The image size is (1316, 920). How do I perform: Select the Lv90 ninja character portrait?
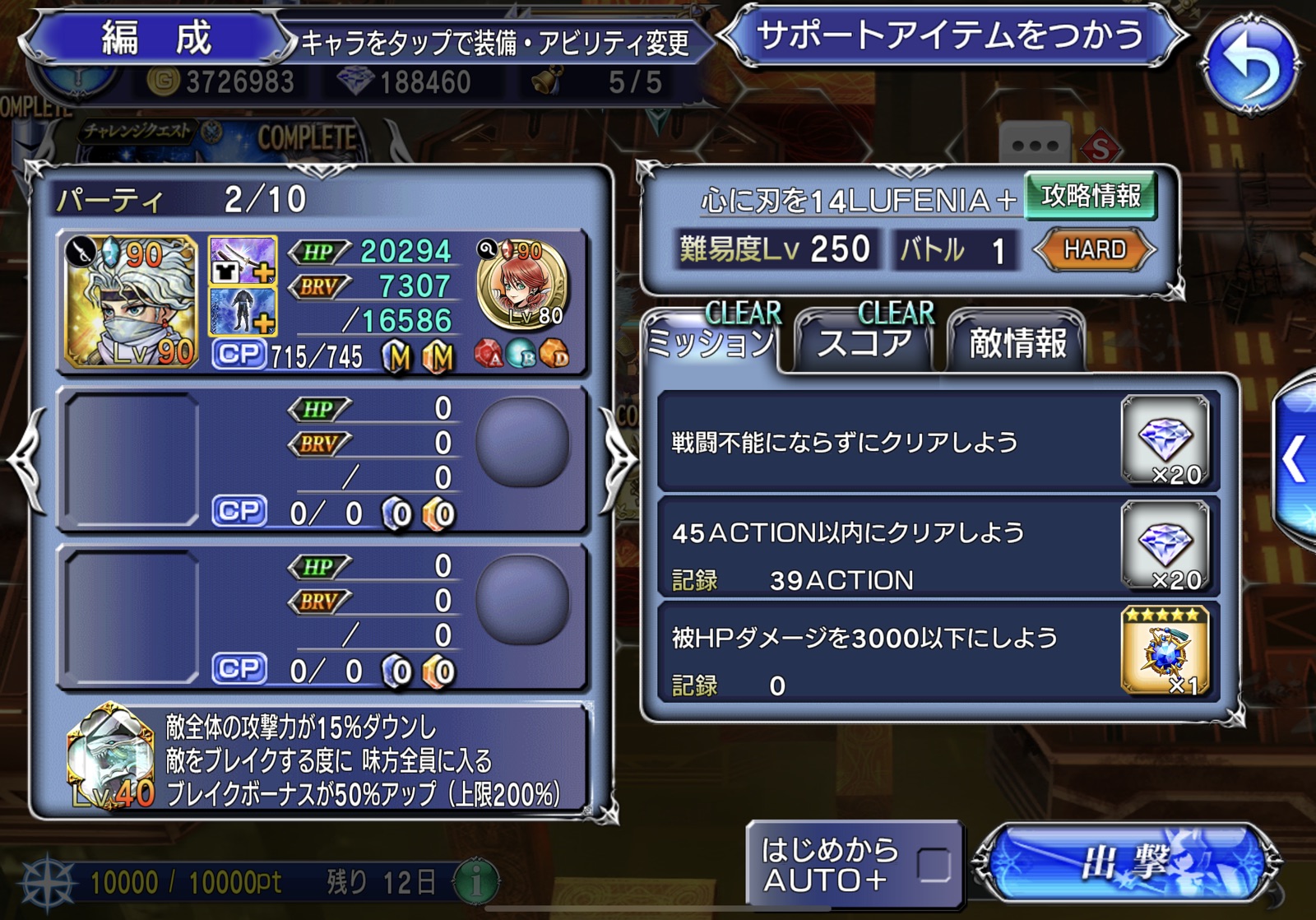(132, 301)
